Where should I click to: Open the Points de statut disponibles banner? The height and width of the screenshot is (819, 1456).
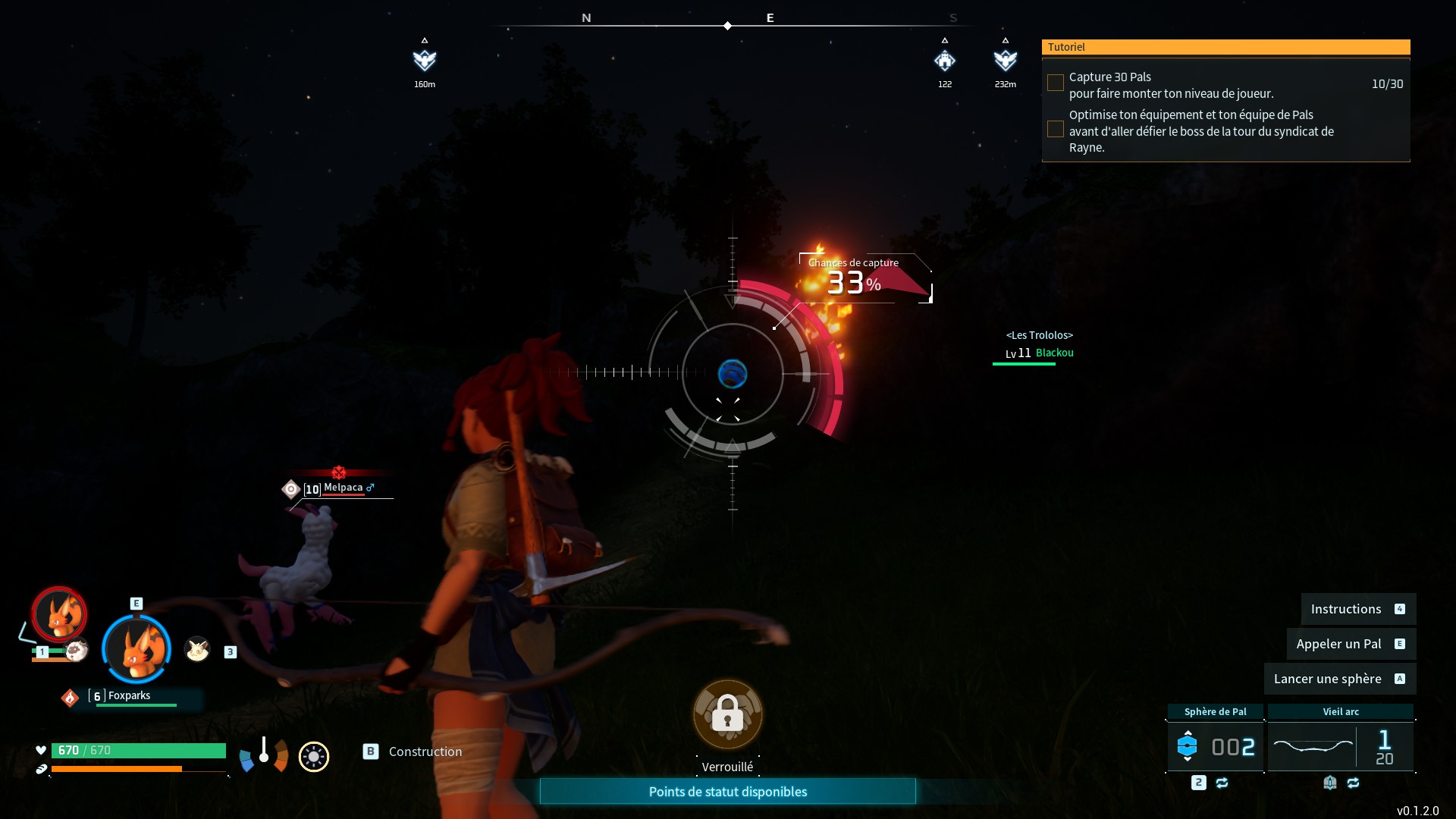(727, 792)
